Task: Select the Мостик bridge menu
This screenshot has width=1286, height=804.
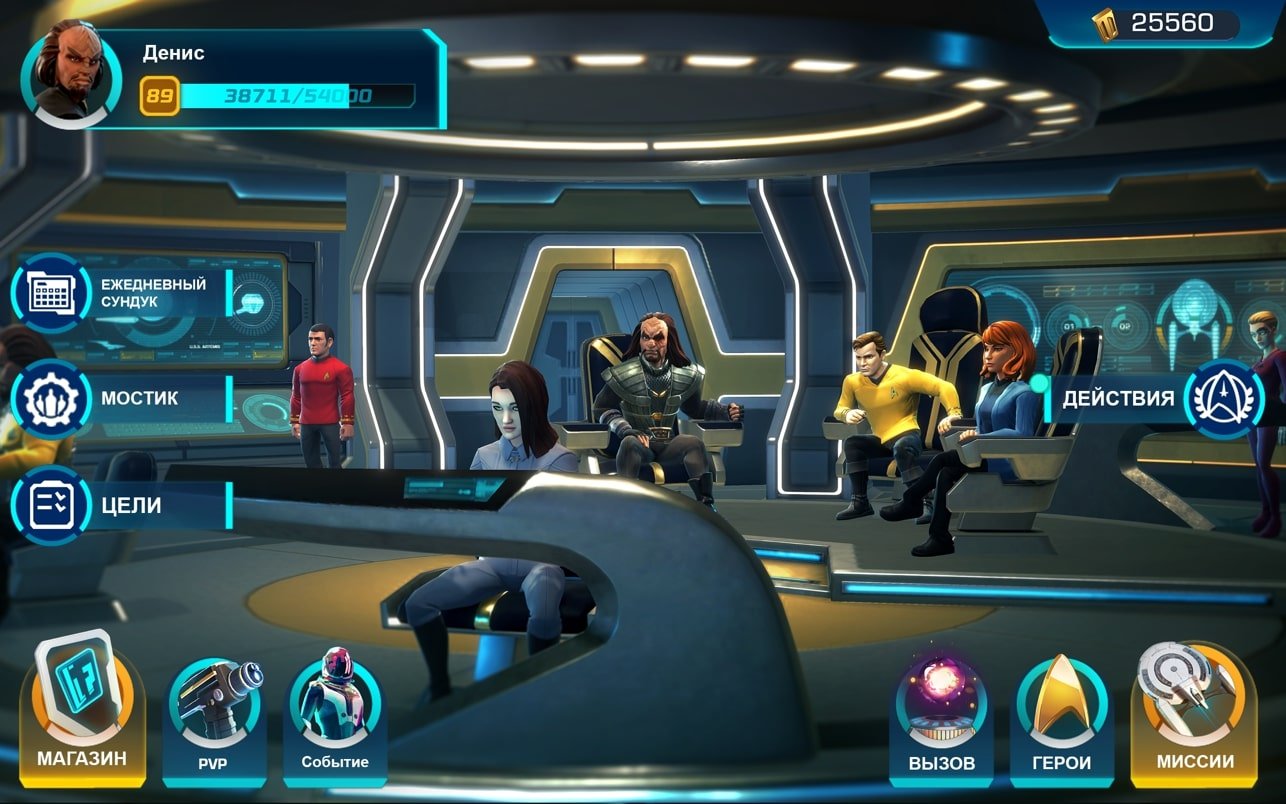Action: (50, 399)
